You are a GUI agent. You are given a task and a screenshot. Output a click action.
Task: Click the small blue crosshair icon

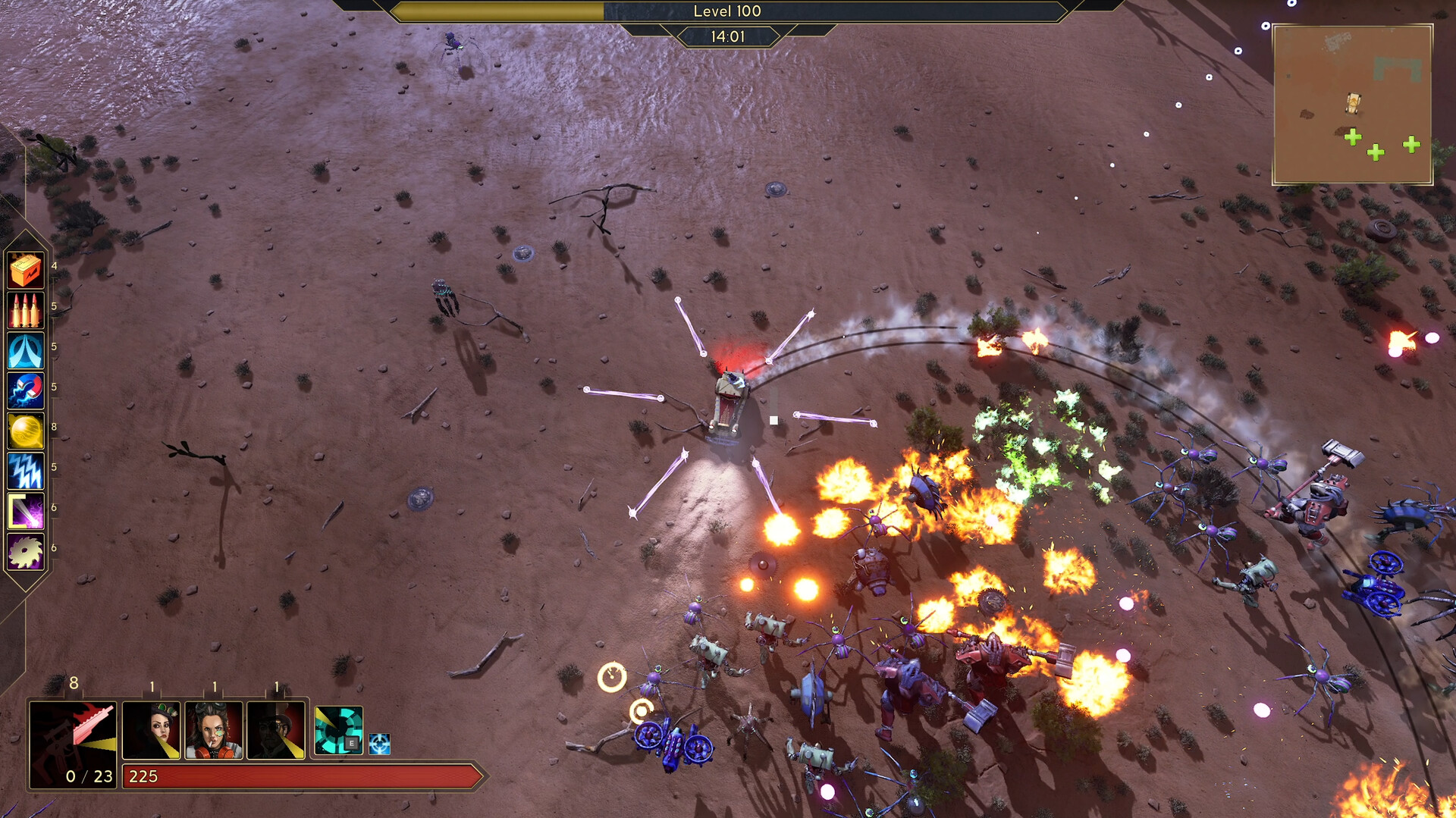379,744
